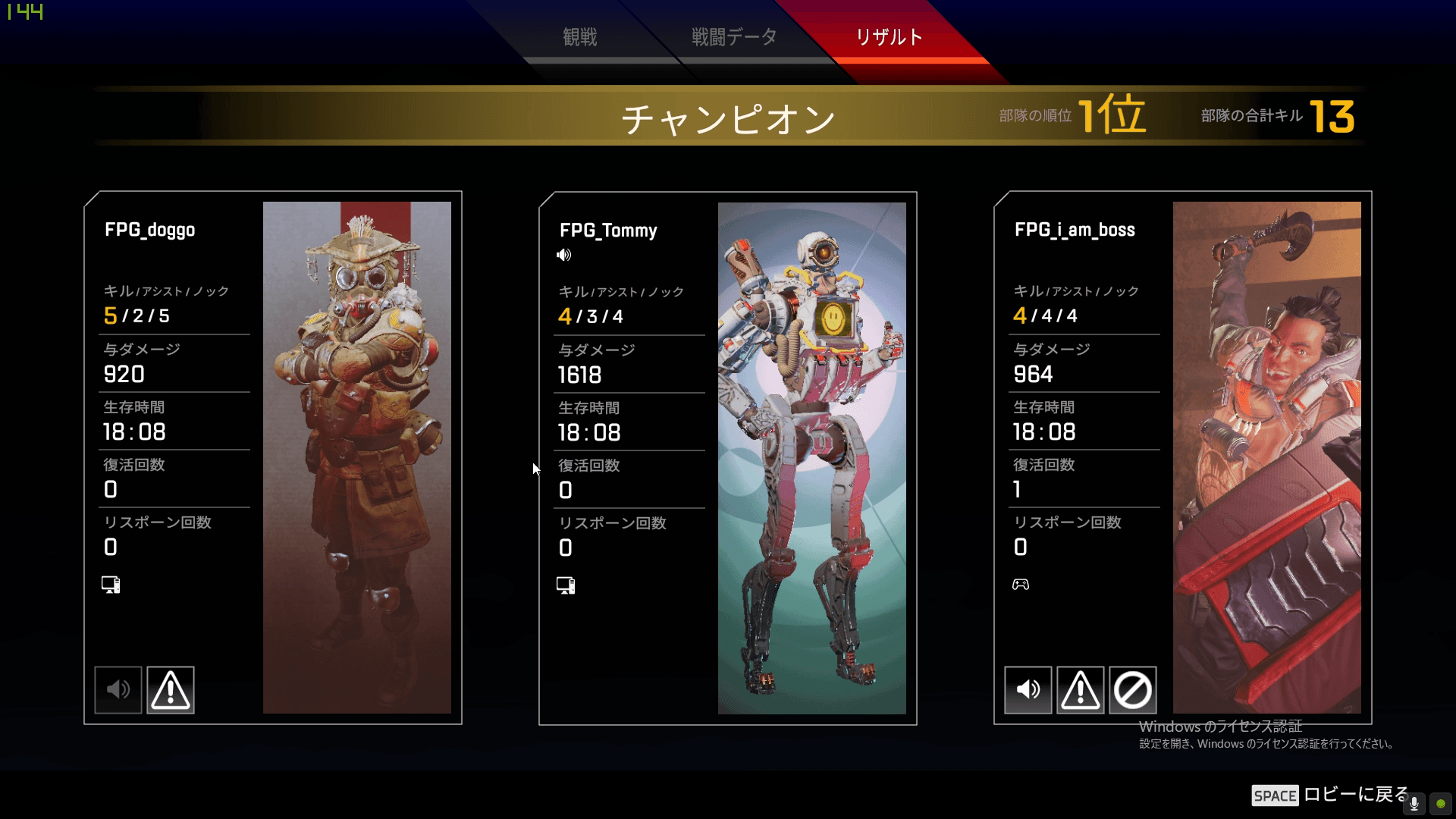The width and height of the screenshot is (1456, 819).
Task: Mute FPG_i_am_boss's voice chat
Action: point(1028,689)
